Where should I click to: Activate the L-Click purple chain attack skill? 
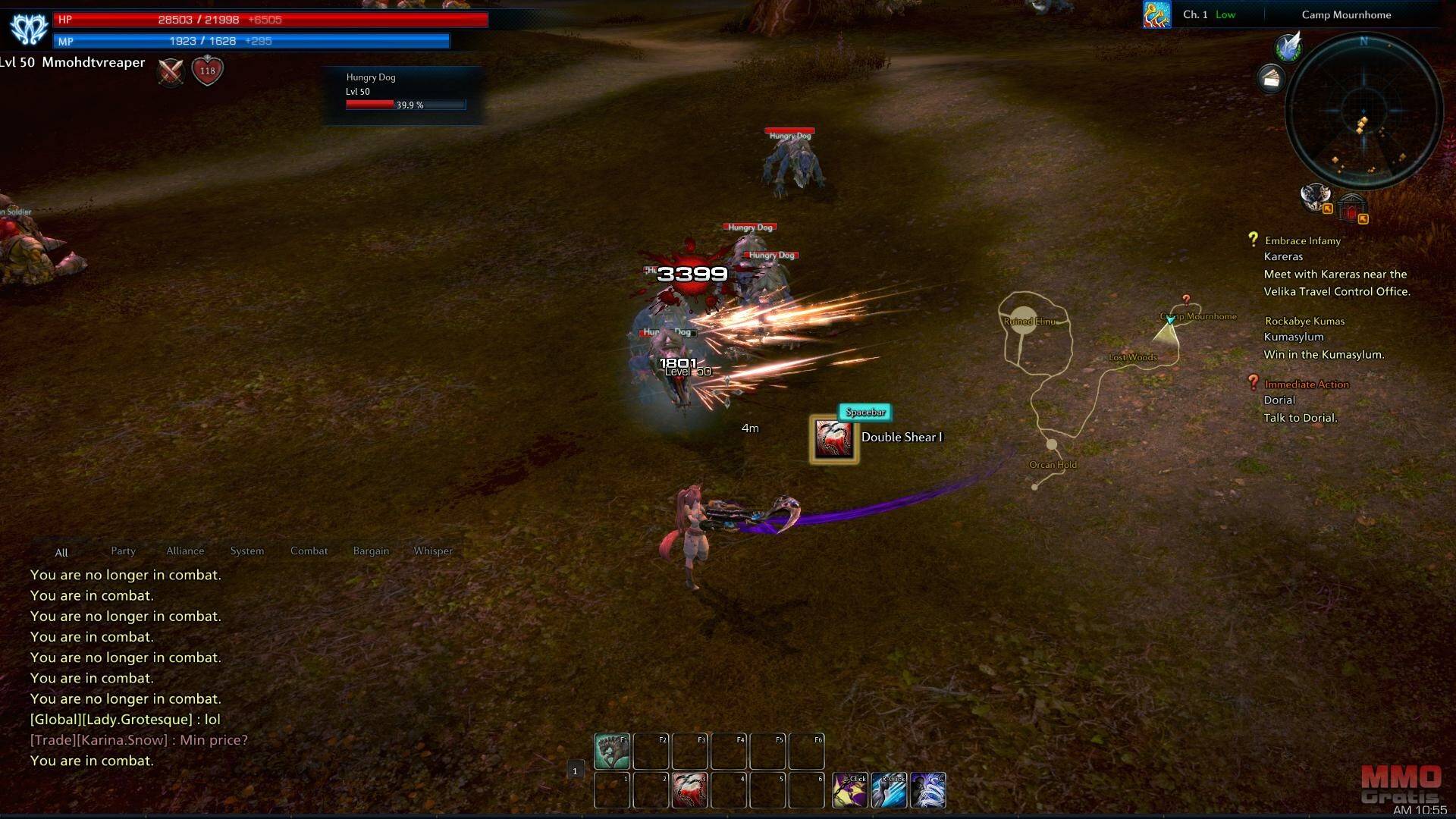[x=850, y=790]
